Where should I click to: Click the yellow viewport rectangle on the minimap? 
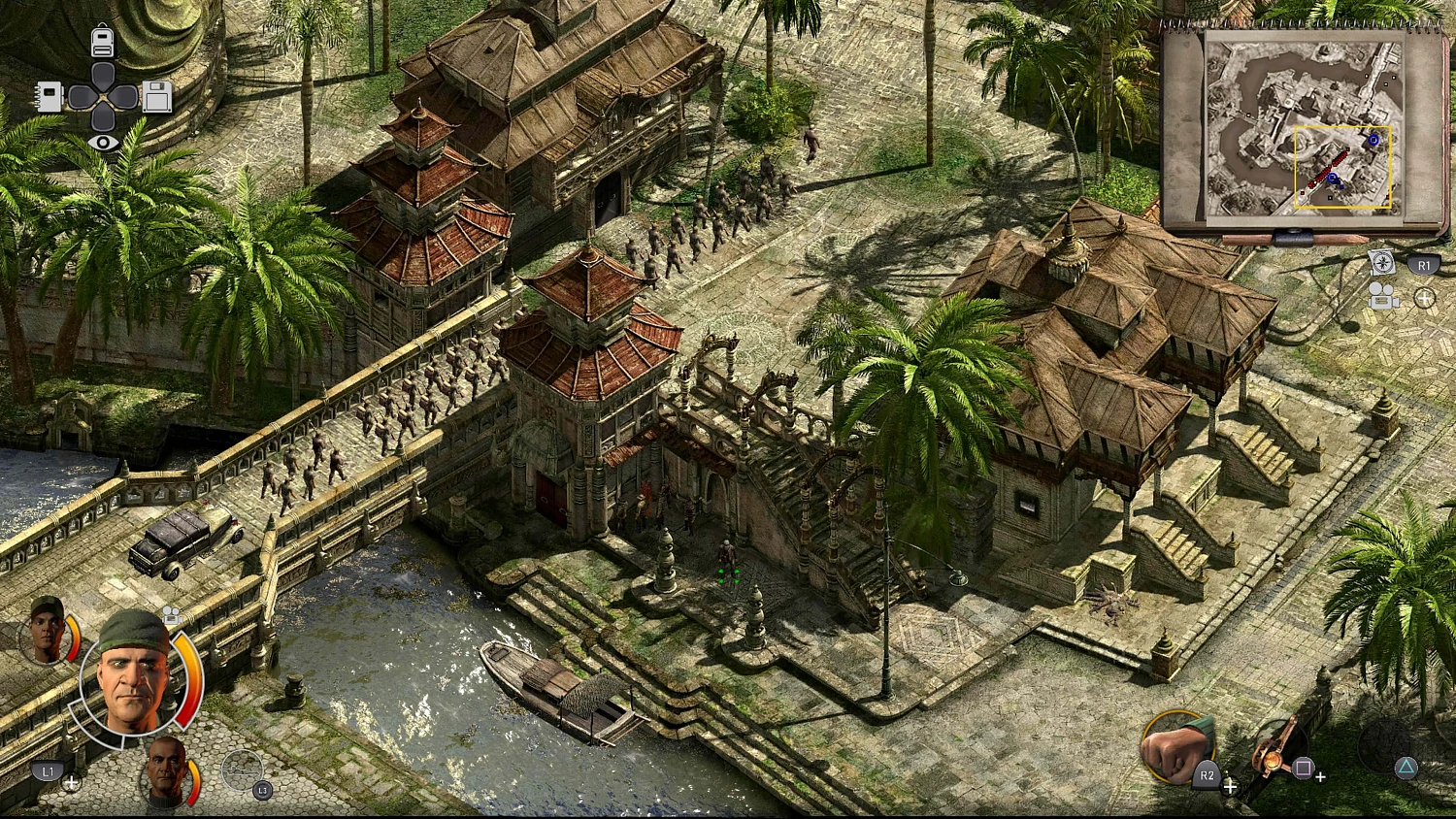[x=1345, y=165]
